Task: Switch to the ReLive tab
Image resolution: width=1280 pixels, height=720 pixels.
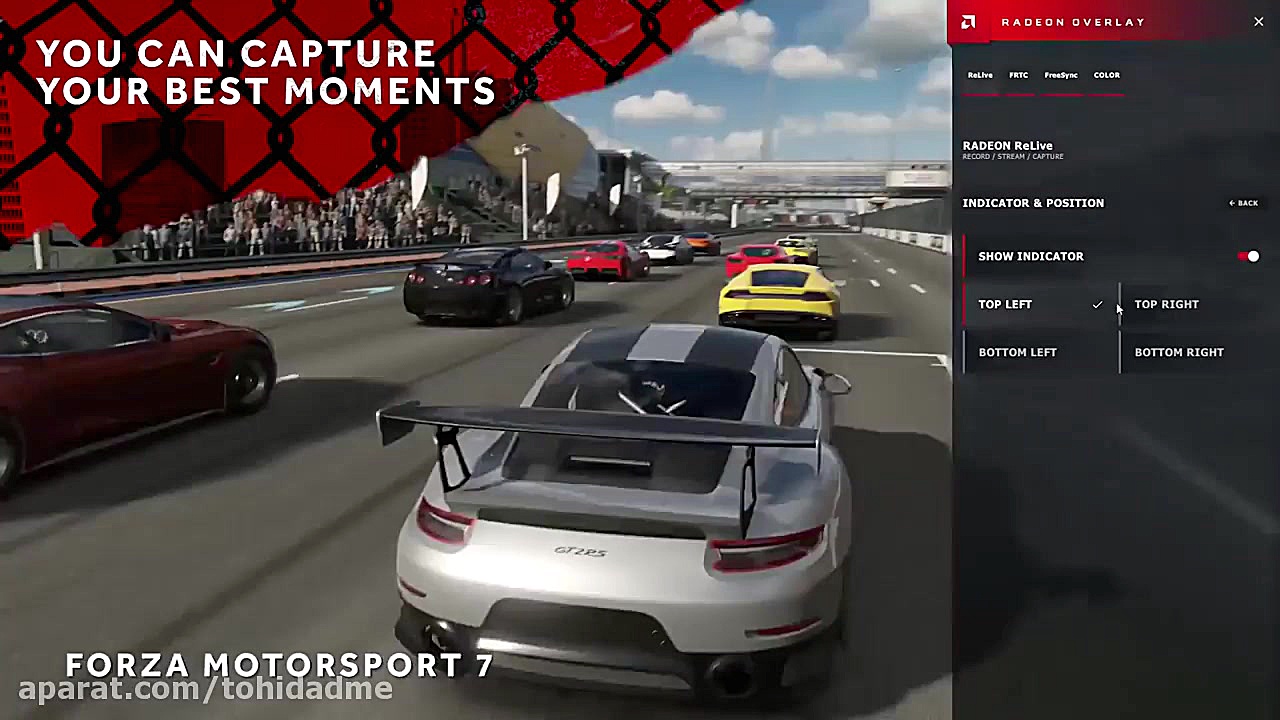Action: [x=980, y=75]
